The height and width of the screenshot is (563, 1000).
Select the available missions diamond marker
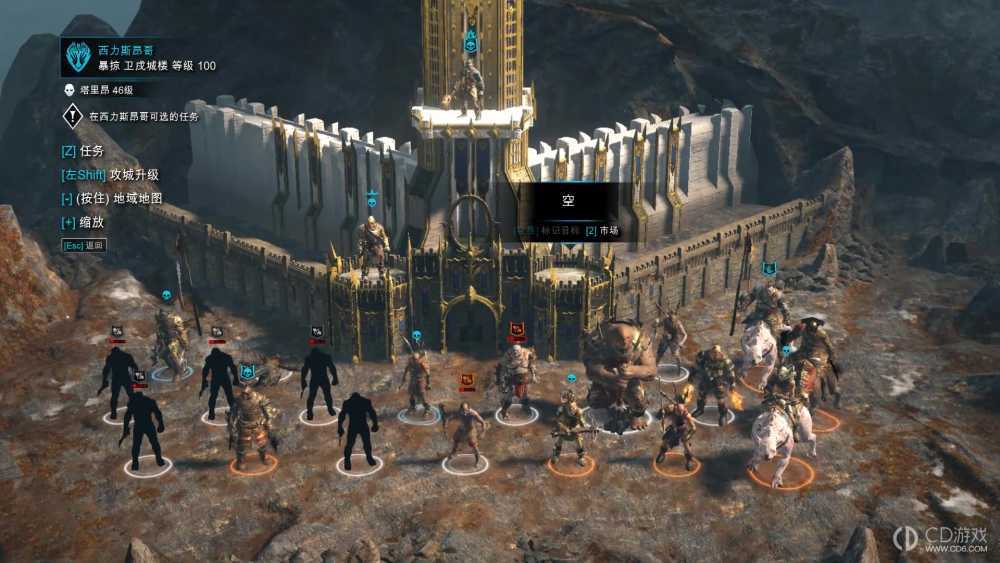[x=73, y=117]
